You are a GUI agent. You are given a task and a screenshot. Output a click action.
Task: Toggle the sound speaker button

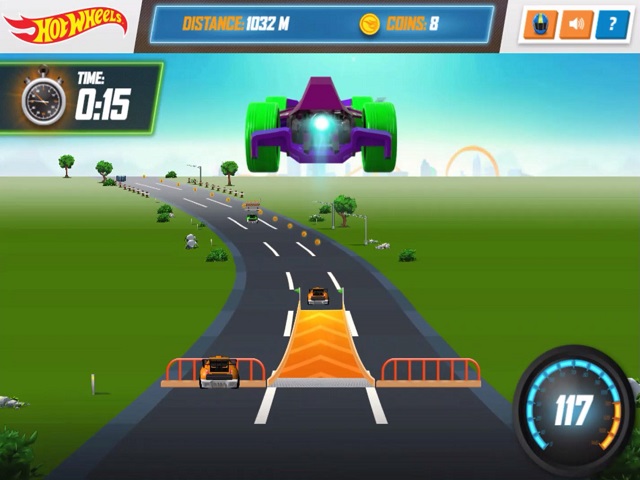[575, 25]
